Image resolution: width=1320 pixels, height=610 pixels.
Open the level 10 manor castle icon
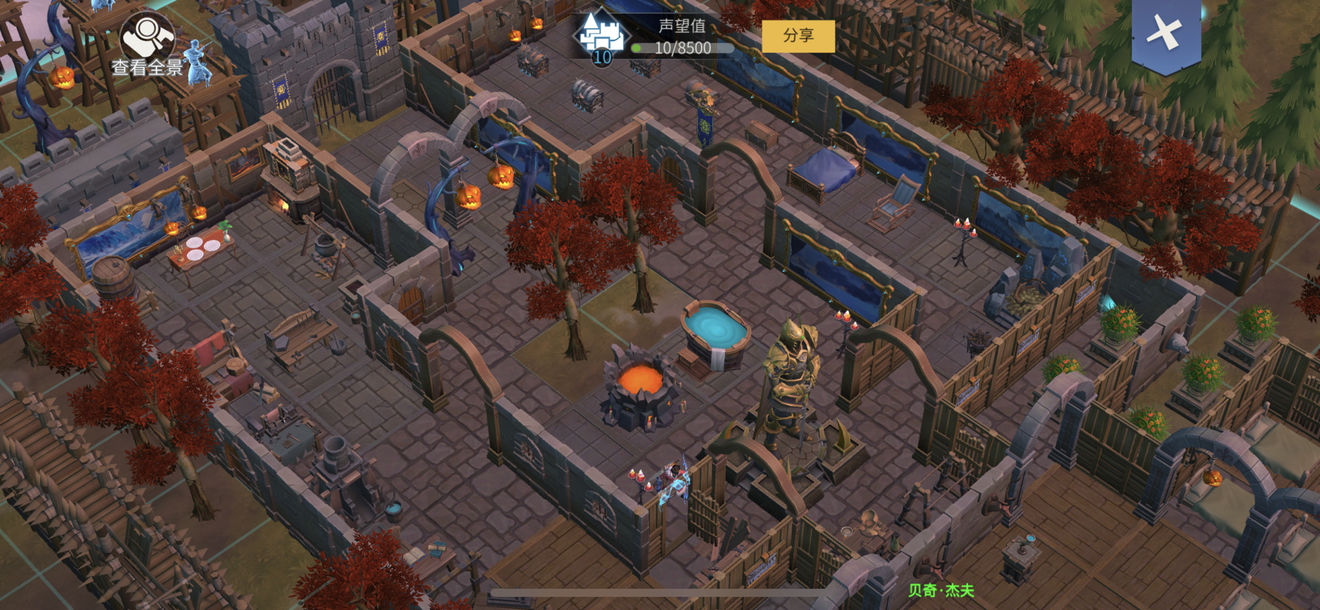coord(601,37)
